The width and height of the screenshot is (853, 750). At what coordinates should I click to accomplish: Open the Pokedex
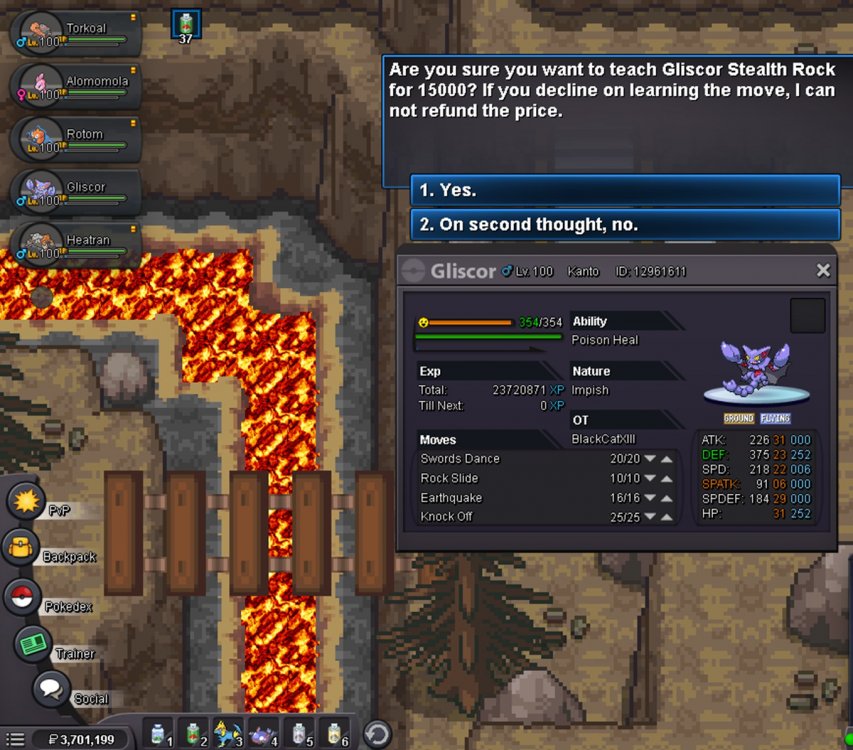pos(22,596)
